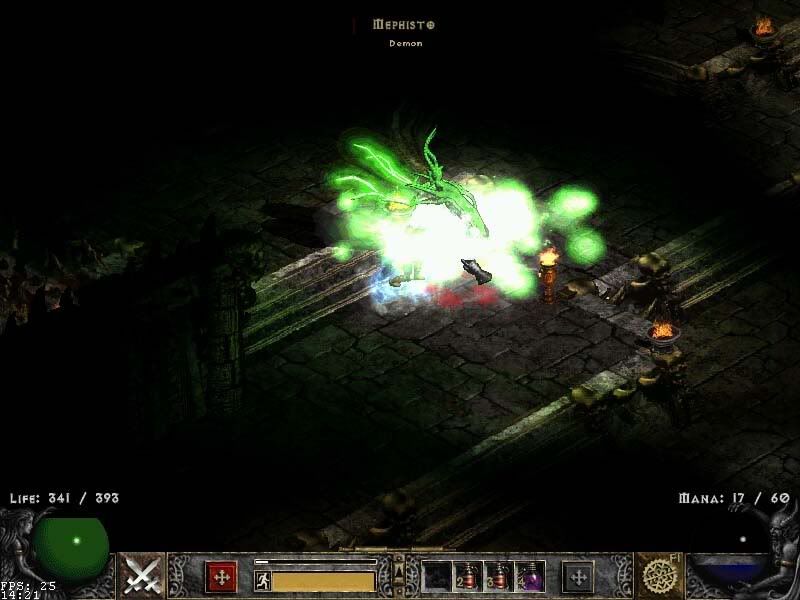The image size is (800, 600).
Task: Use the red healing potion in belt slot 3
Action: point(499,577)
